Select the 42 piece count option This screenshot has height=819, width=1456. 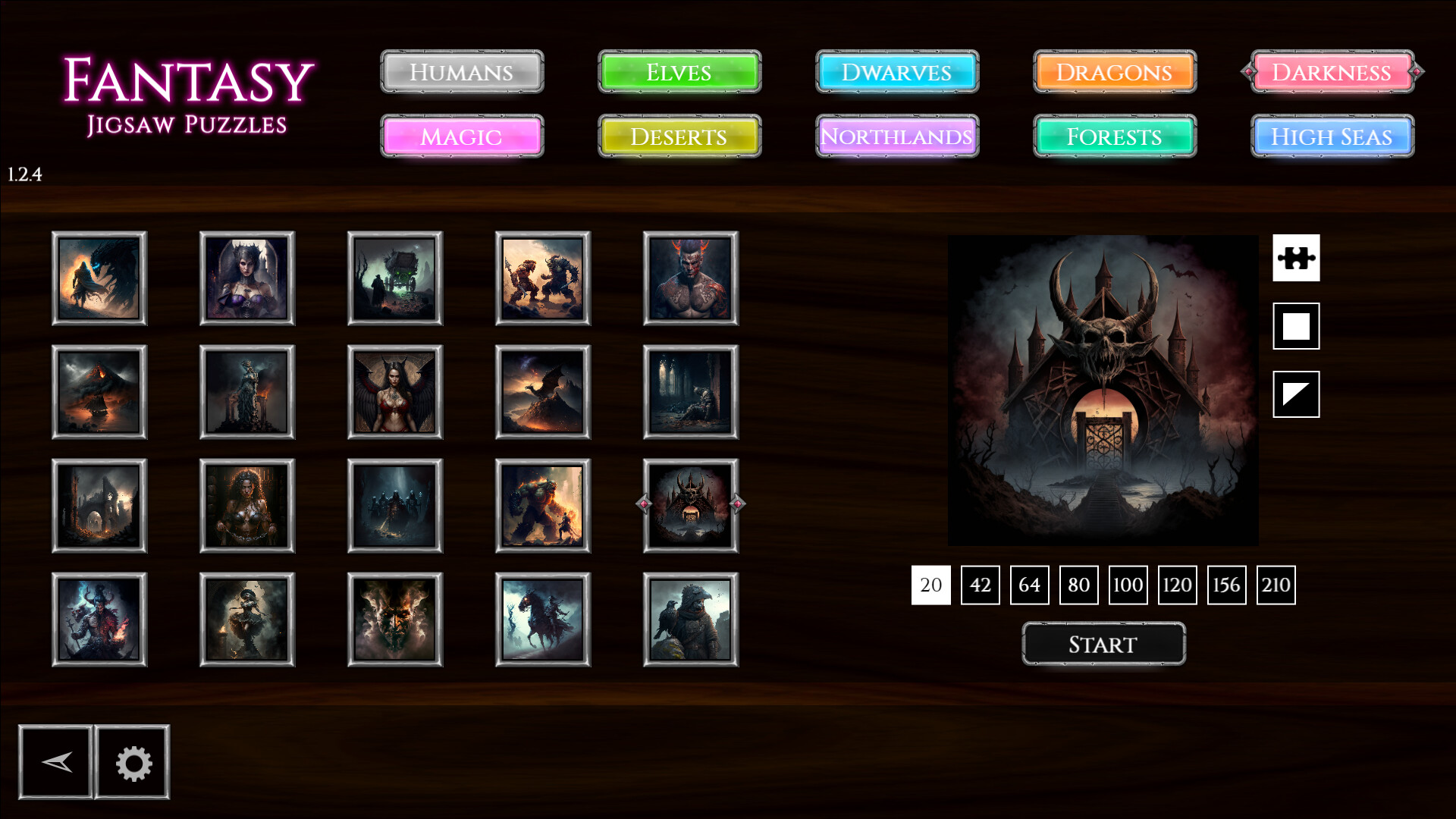(980, 585)
